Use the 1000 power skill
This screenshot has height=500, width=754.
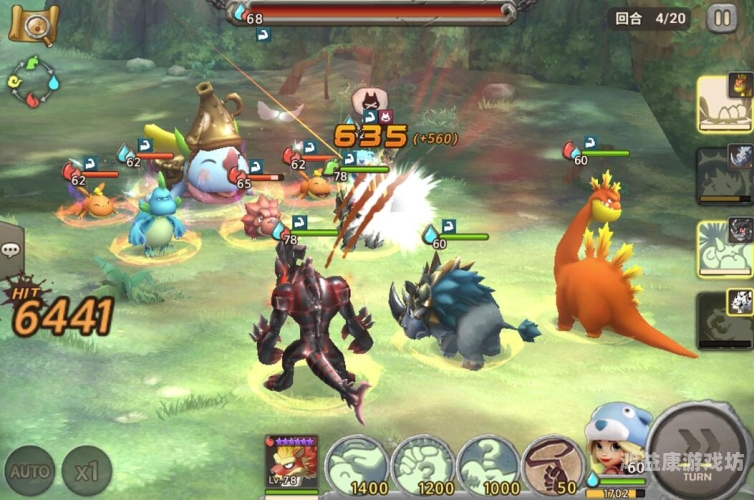click(487, 466)
